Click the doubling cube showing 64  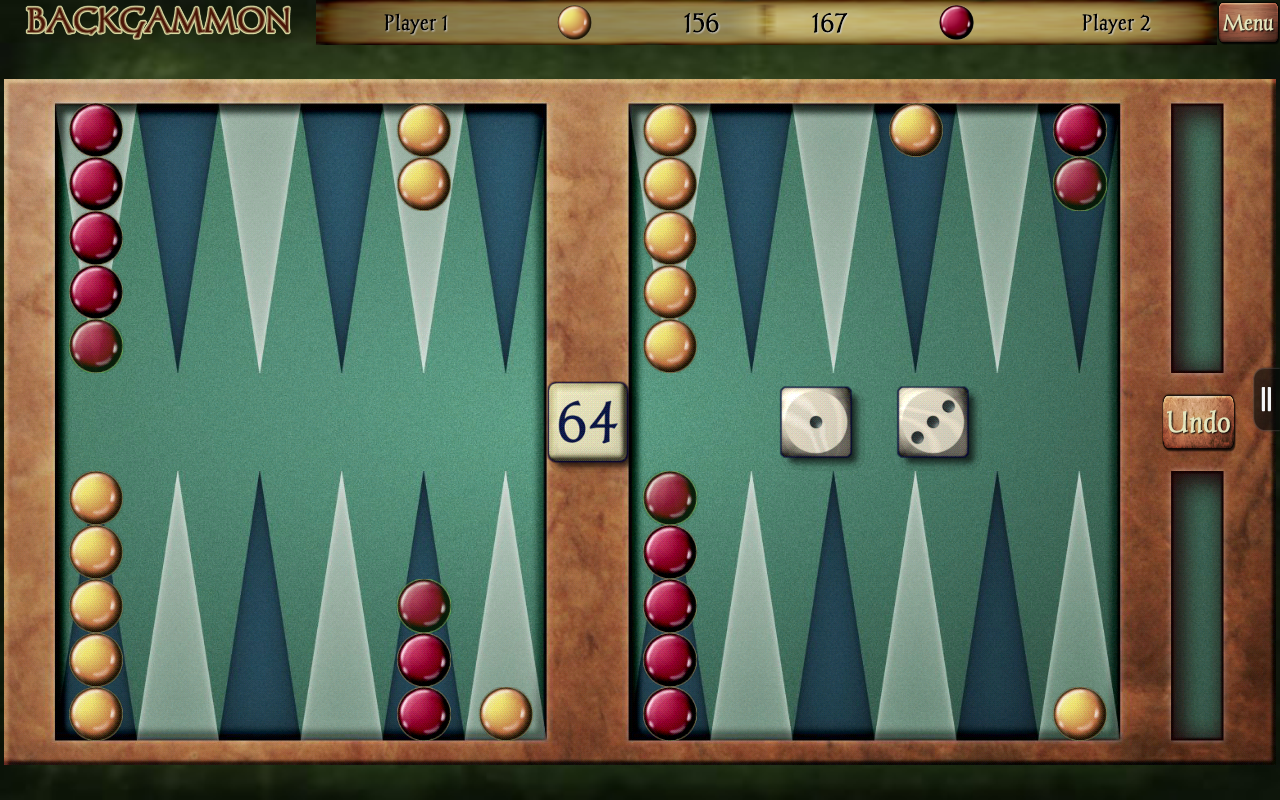click(x=587, y=422)
